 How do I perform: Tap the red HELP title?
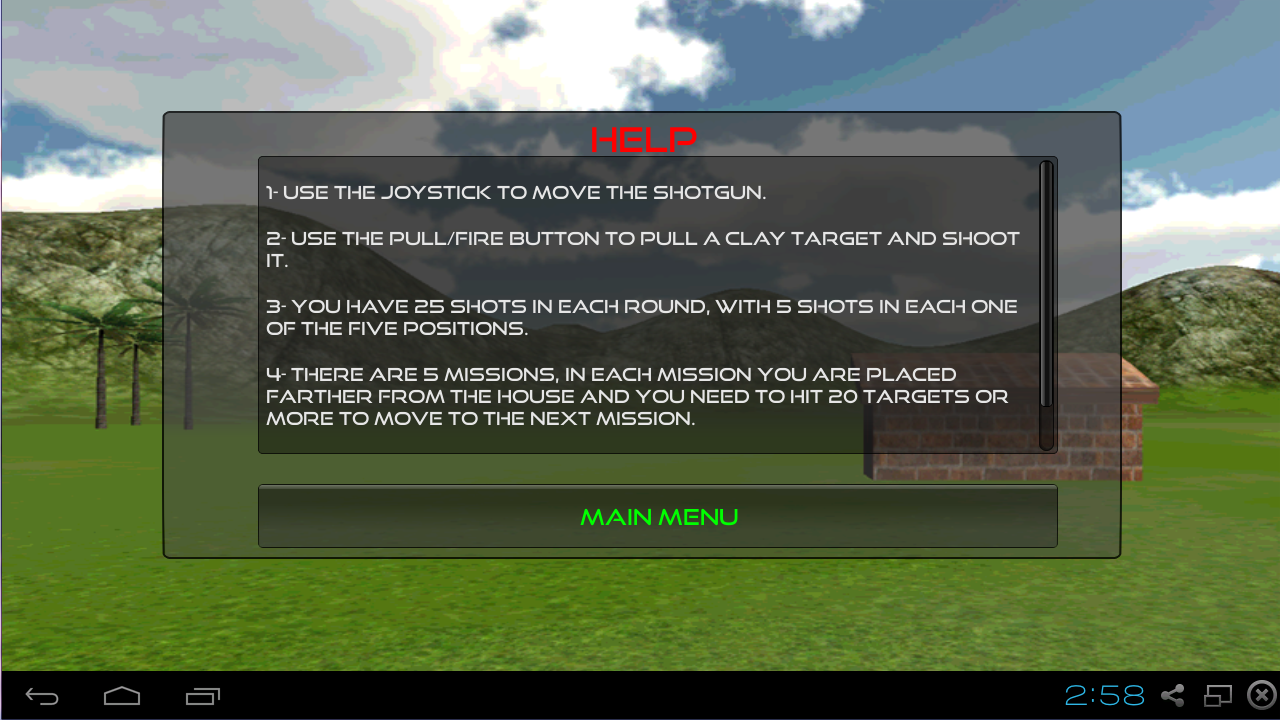point(643,139)
